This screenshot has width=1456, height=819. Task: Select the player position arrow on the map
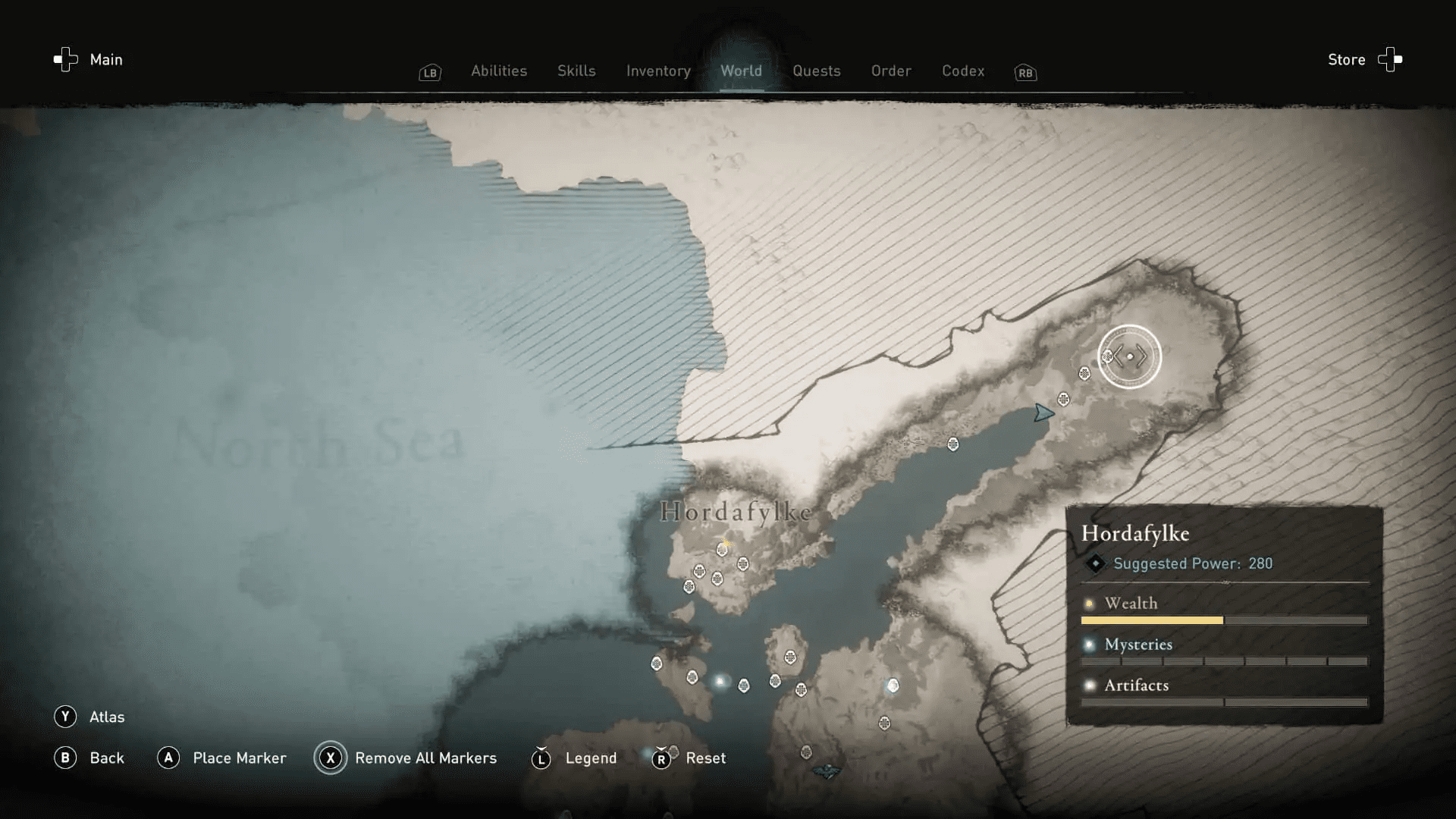(x=1043, y=413)
